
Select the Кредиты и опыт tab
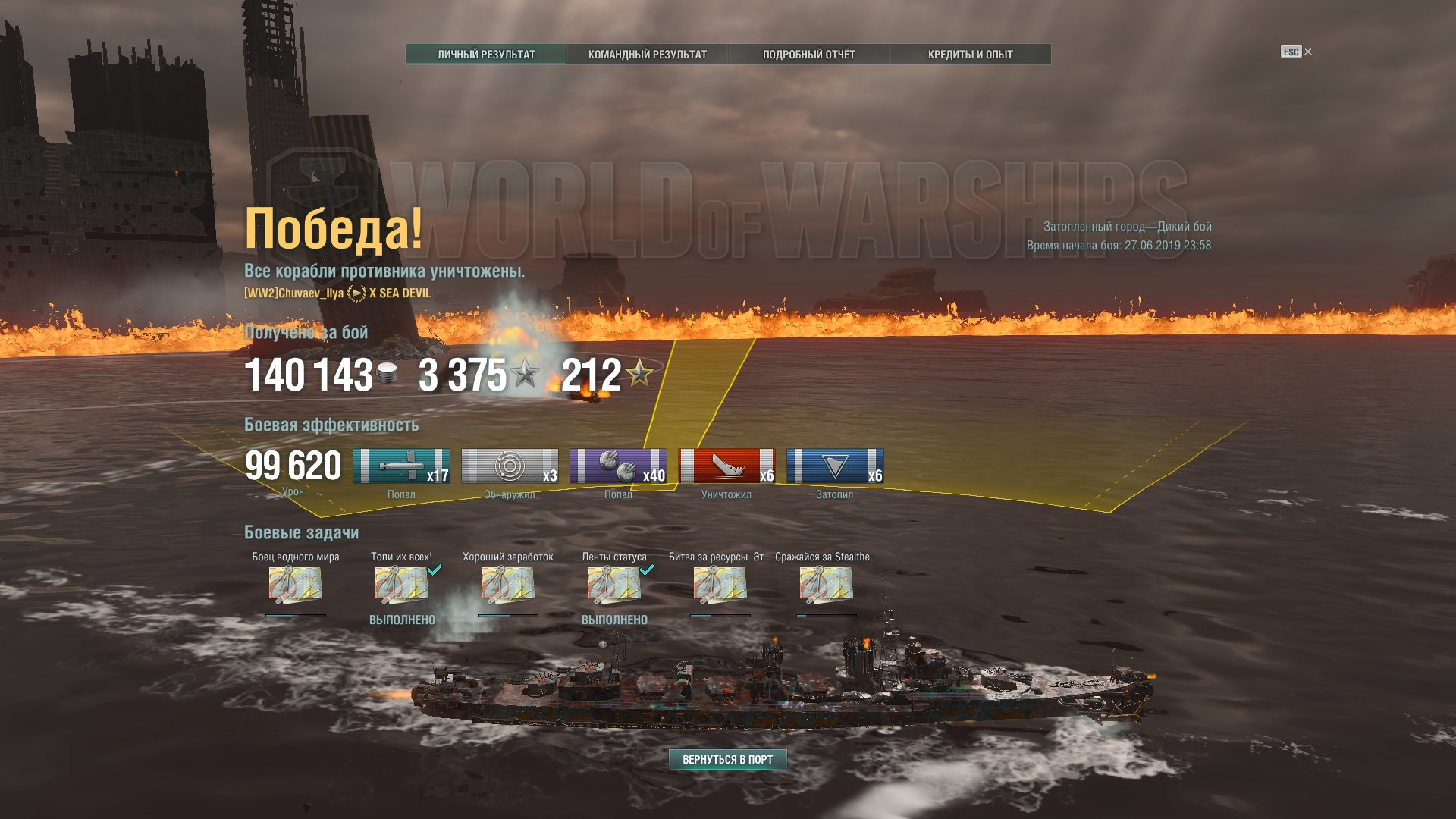pyautogui.click(x=970, y=55)
